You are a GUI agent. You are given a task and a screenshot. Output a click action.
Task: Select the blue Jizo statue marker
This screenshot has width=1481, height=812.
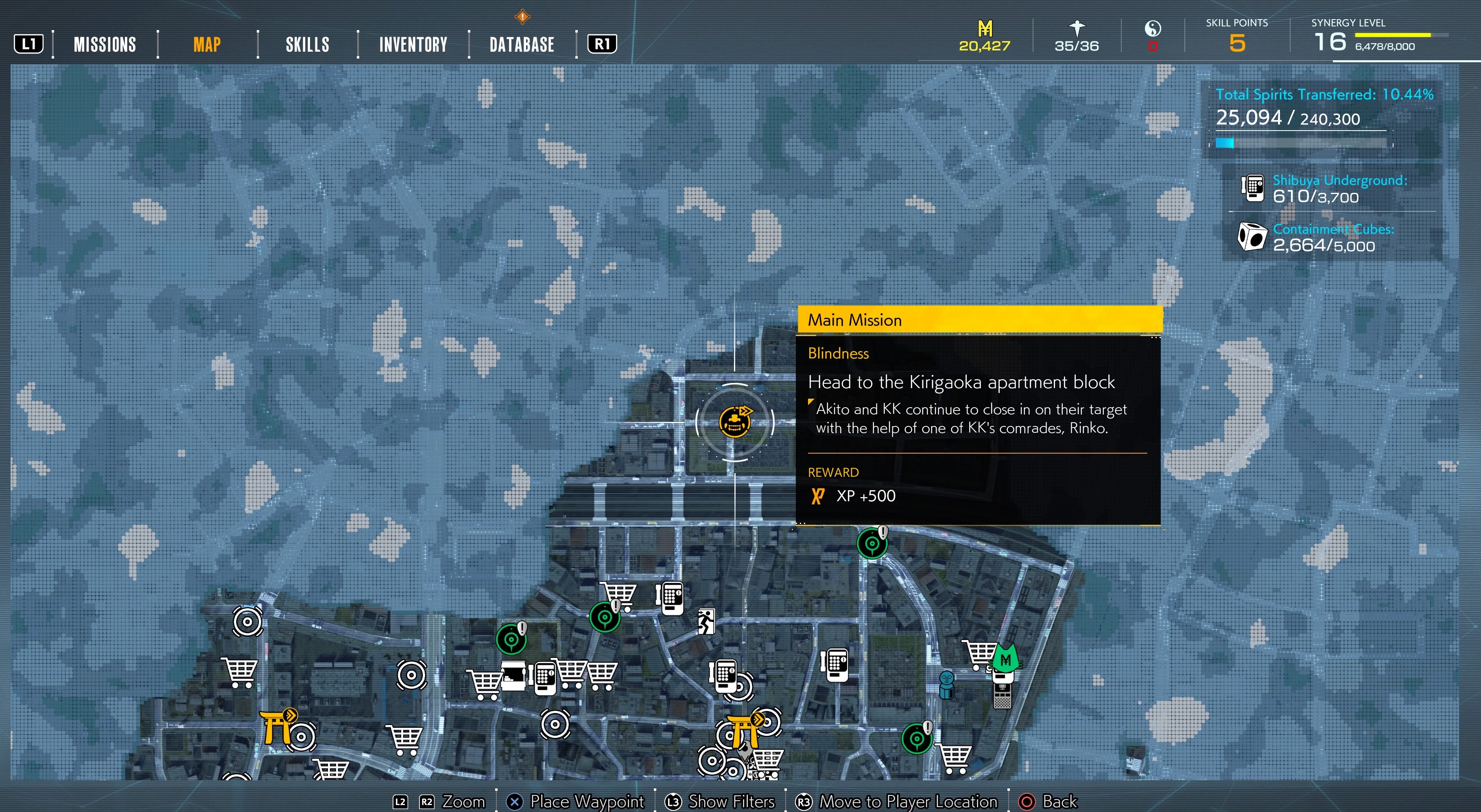[x=946, y=684]
